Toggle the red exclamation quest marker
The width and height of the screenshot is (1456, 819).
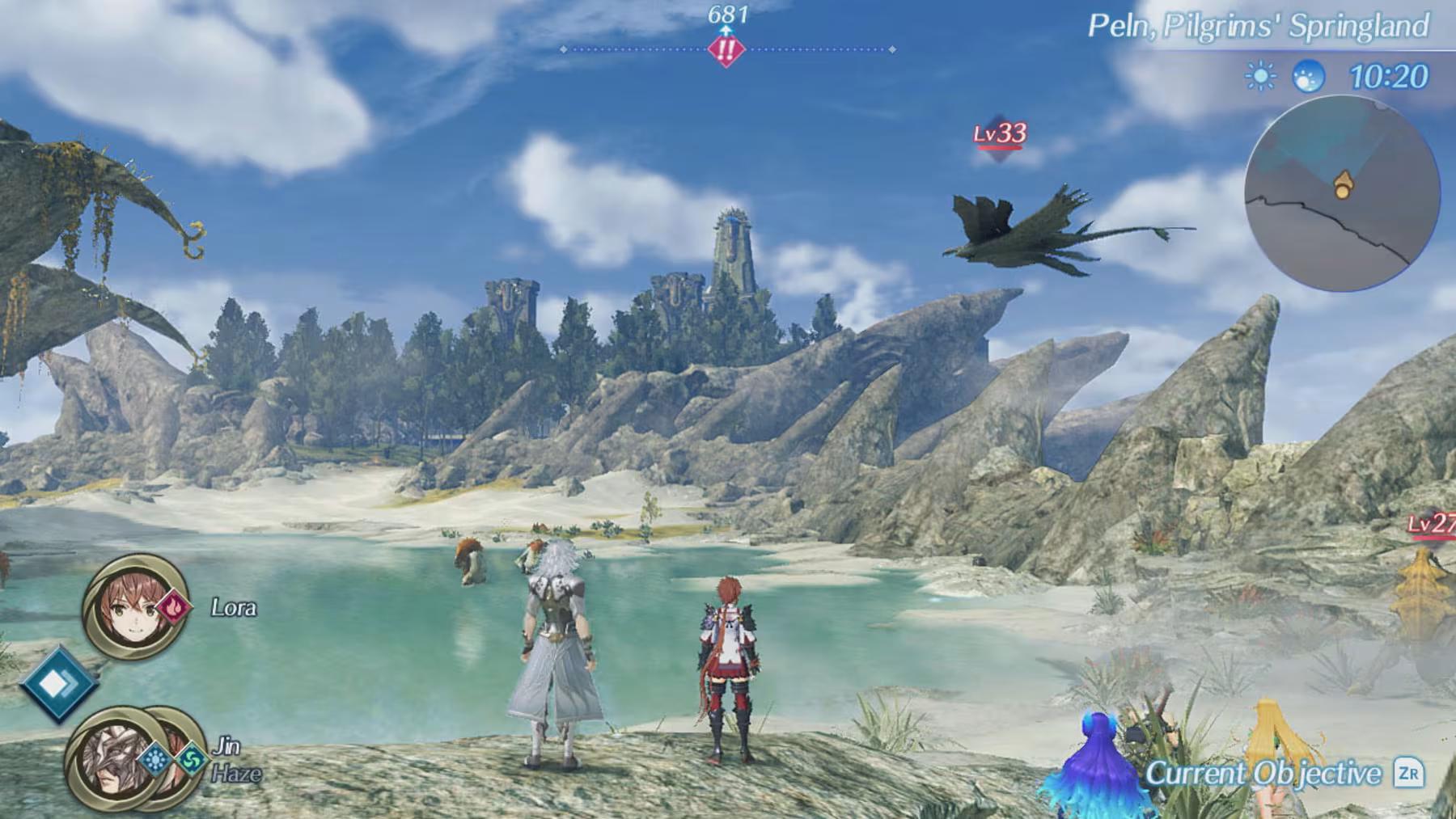point(727,50)
